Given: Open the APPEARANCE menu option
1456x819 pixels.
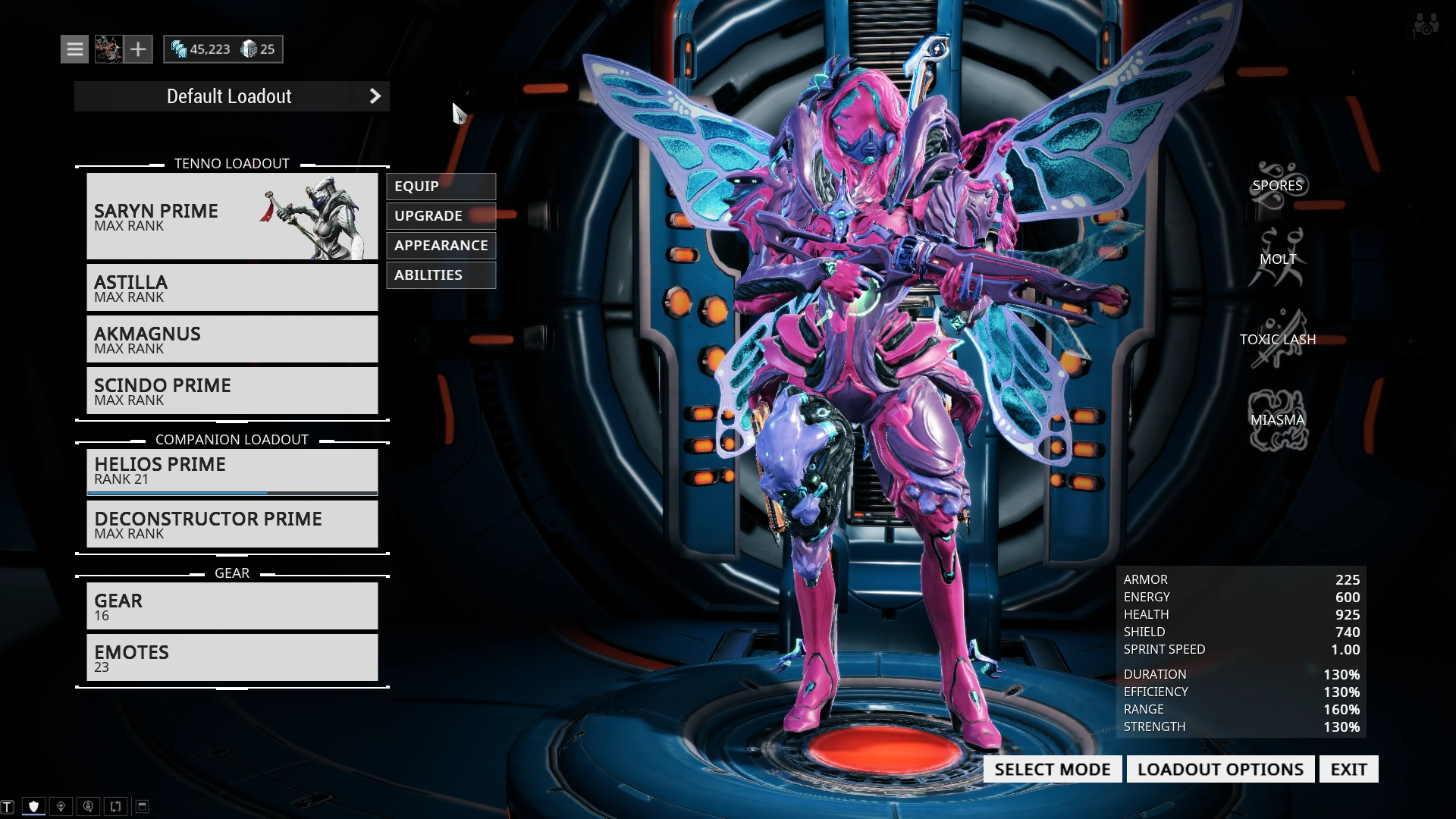Looking at the screenshot, I should click(x=441, y=245).
